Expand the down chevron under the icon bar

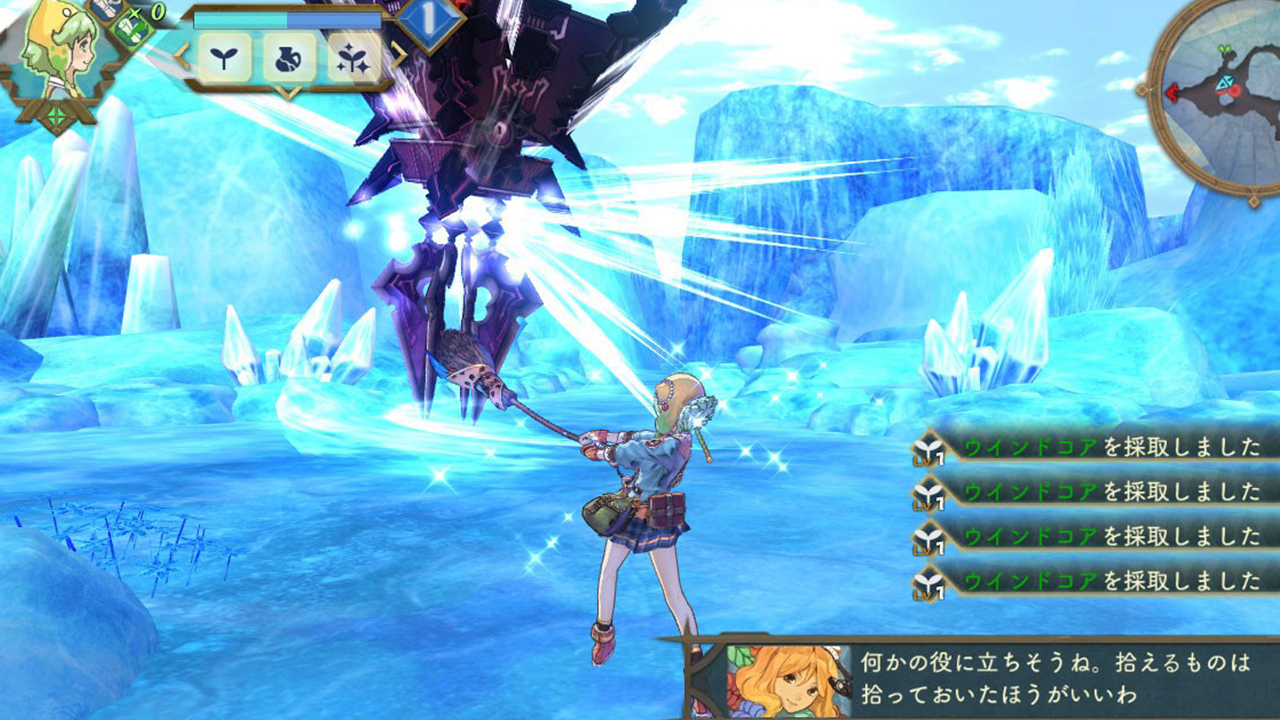tap(288, 93)
